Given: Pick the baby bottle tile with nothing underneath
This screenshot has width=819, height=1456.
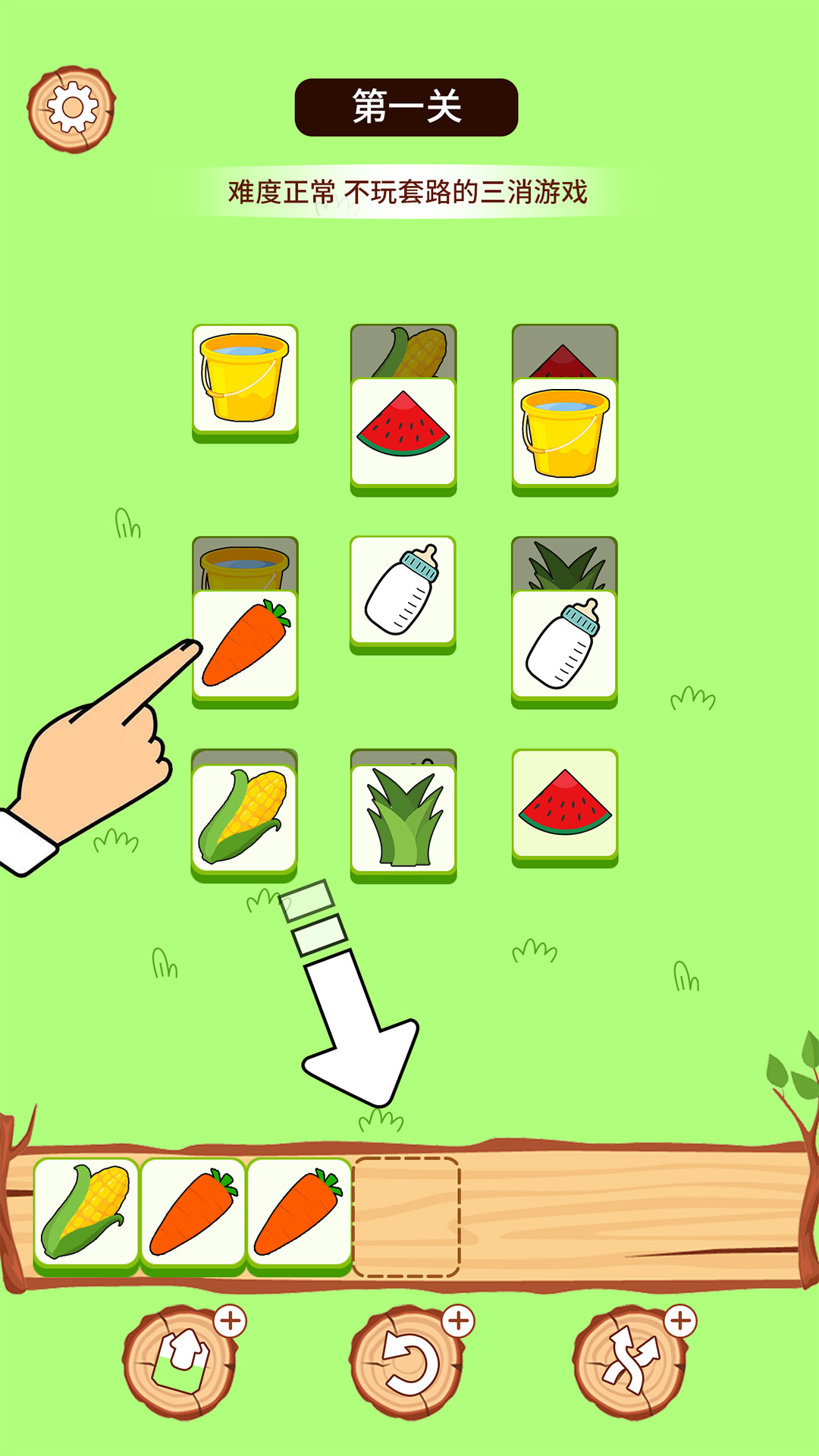Looking at the screenshot, I should pos(403,590).
